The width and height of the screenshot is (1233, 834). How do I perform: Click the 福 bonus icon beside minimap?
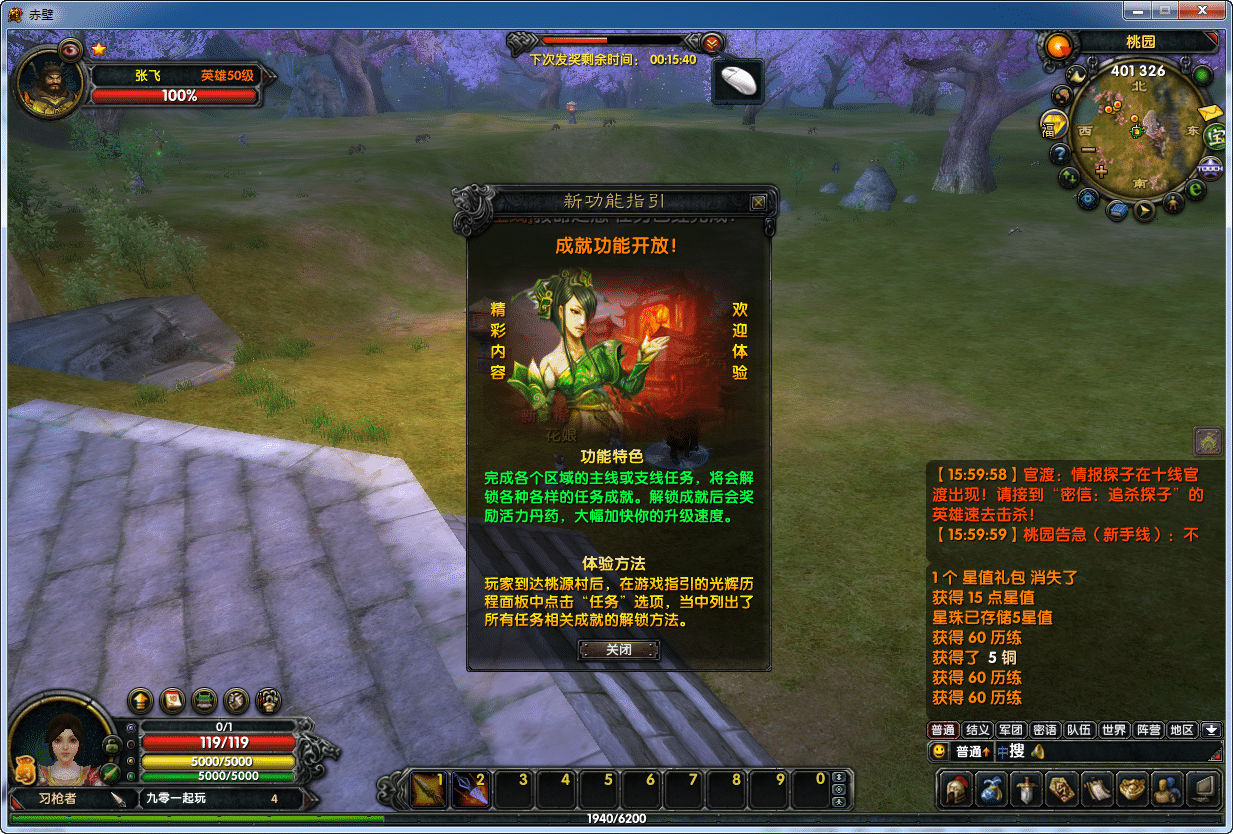(1051, 125)
